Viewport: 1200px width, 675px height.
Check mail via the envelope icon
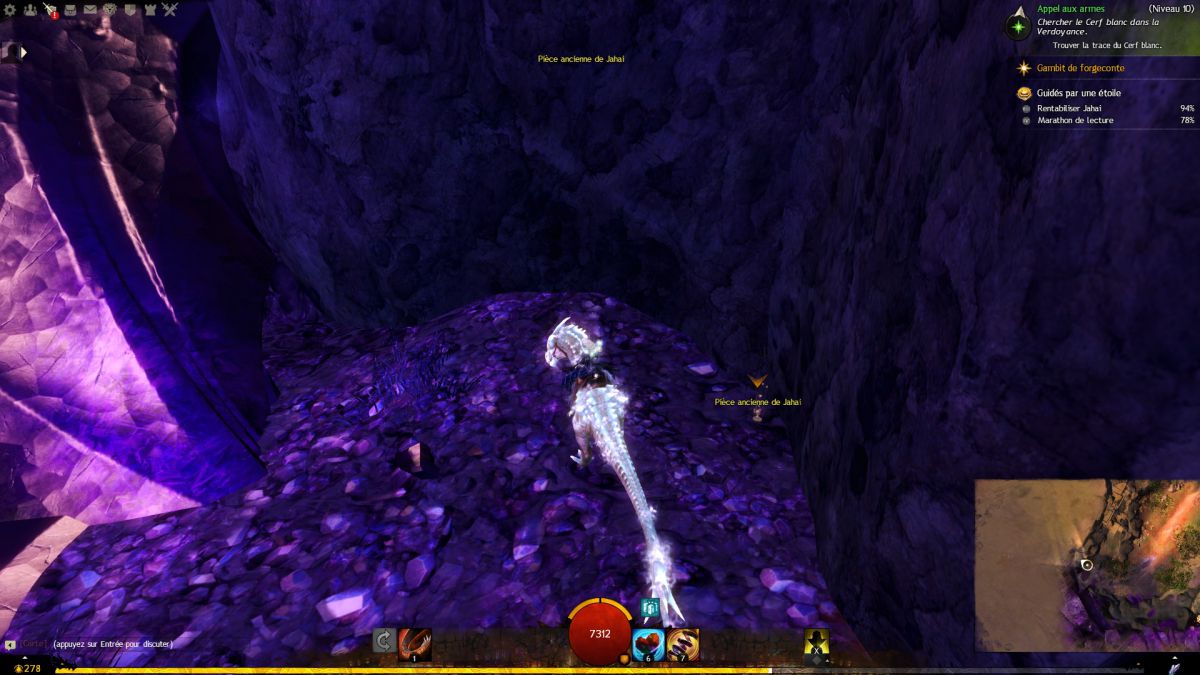[x=91, y=10]
